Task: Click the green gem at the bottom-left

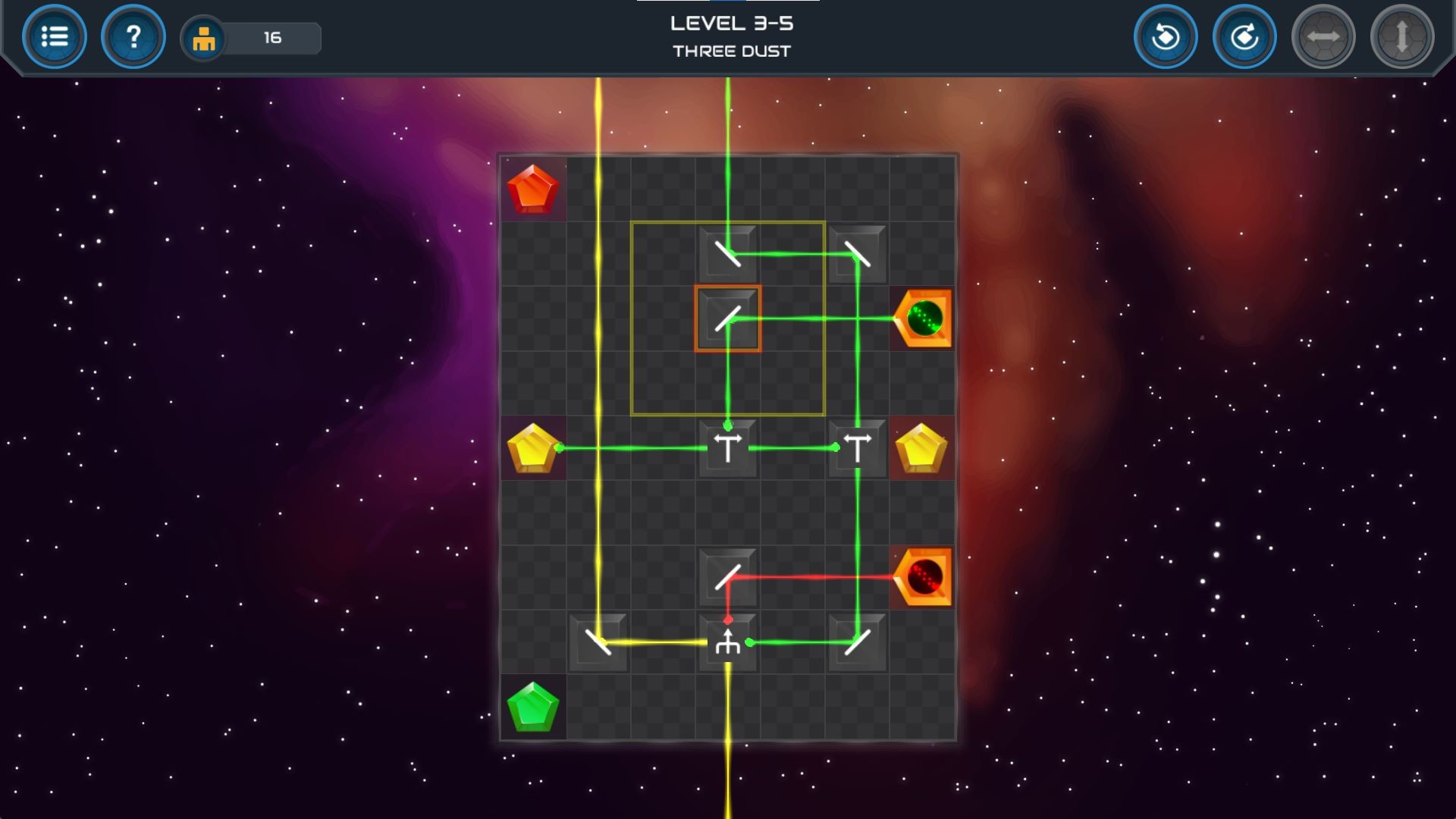Action: [x=532, y=706]
